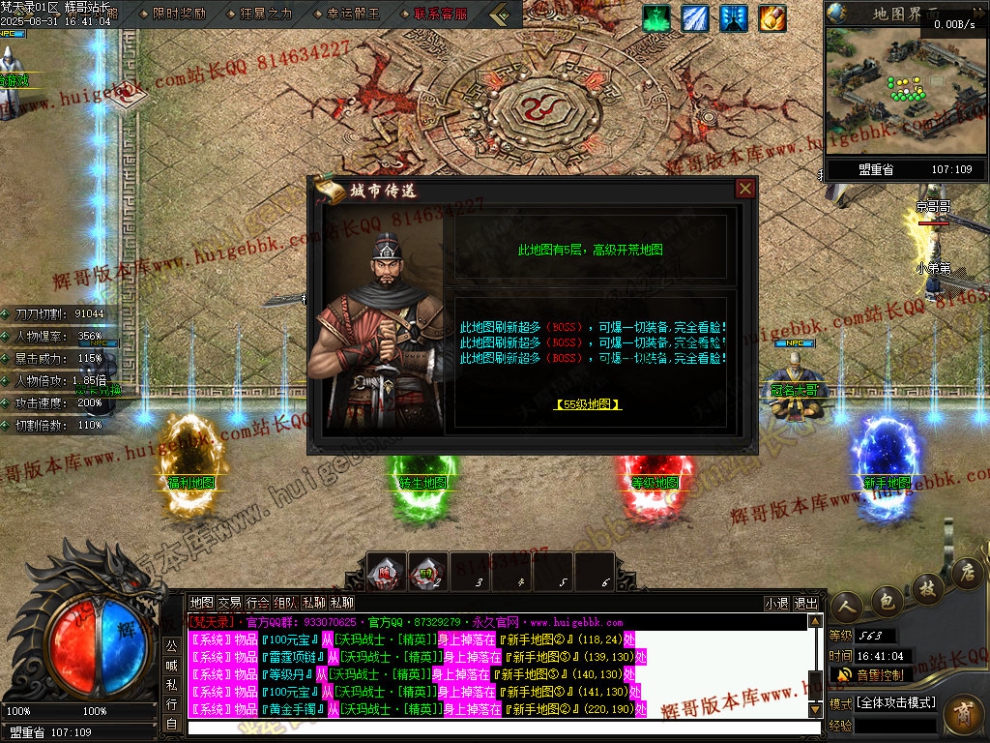Switch to the 行会 chat tab
Viewport: 990px width, 743px height.
pyautogui.click(x=258, y=603)
